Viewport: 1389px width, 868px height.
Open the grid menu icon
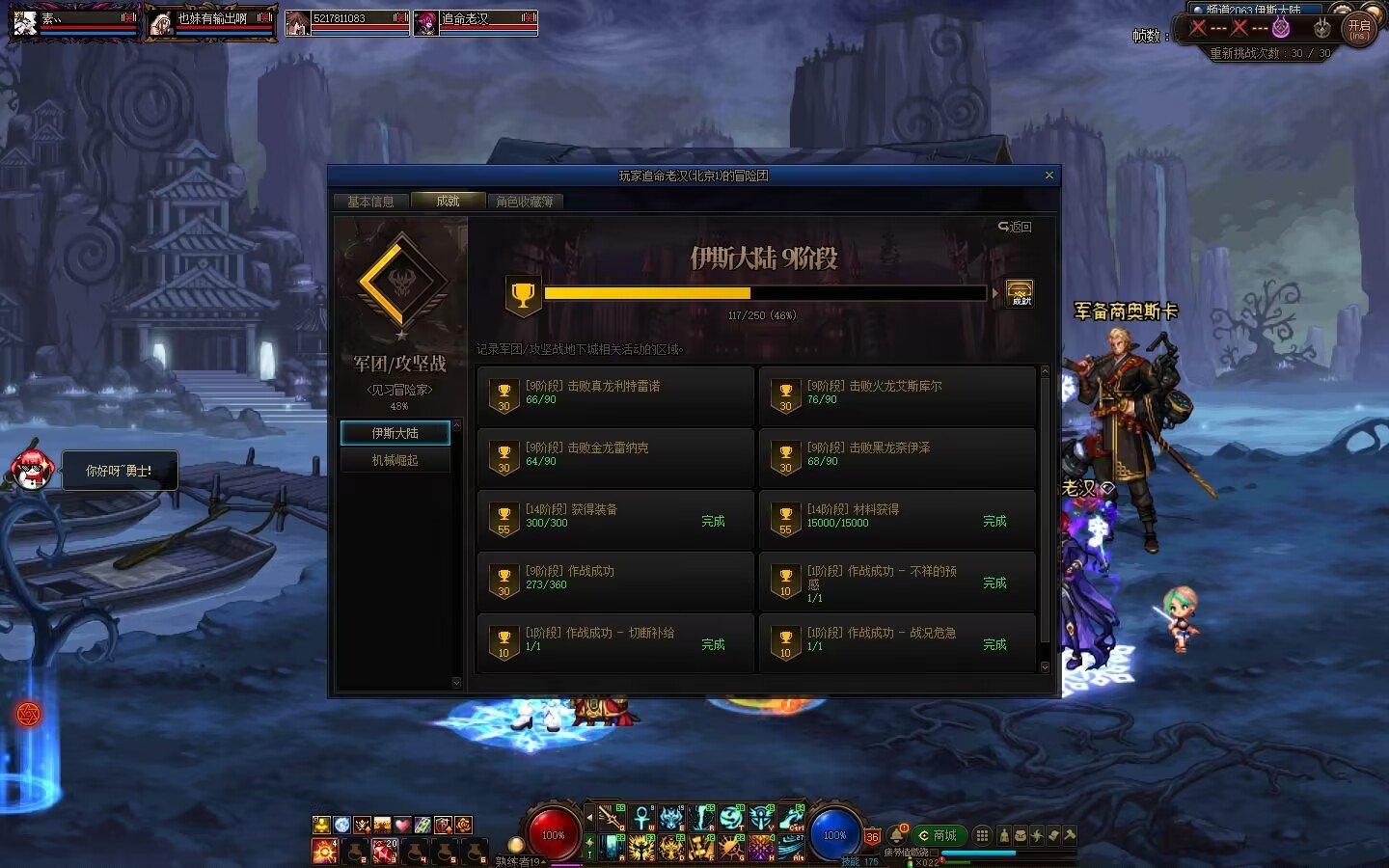pos(982,835)
